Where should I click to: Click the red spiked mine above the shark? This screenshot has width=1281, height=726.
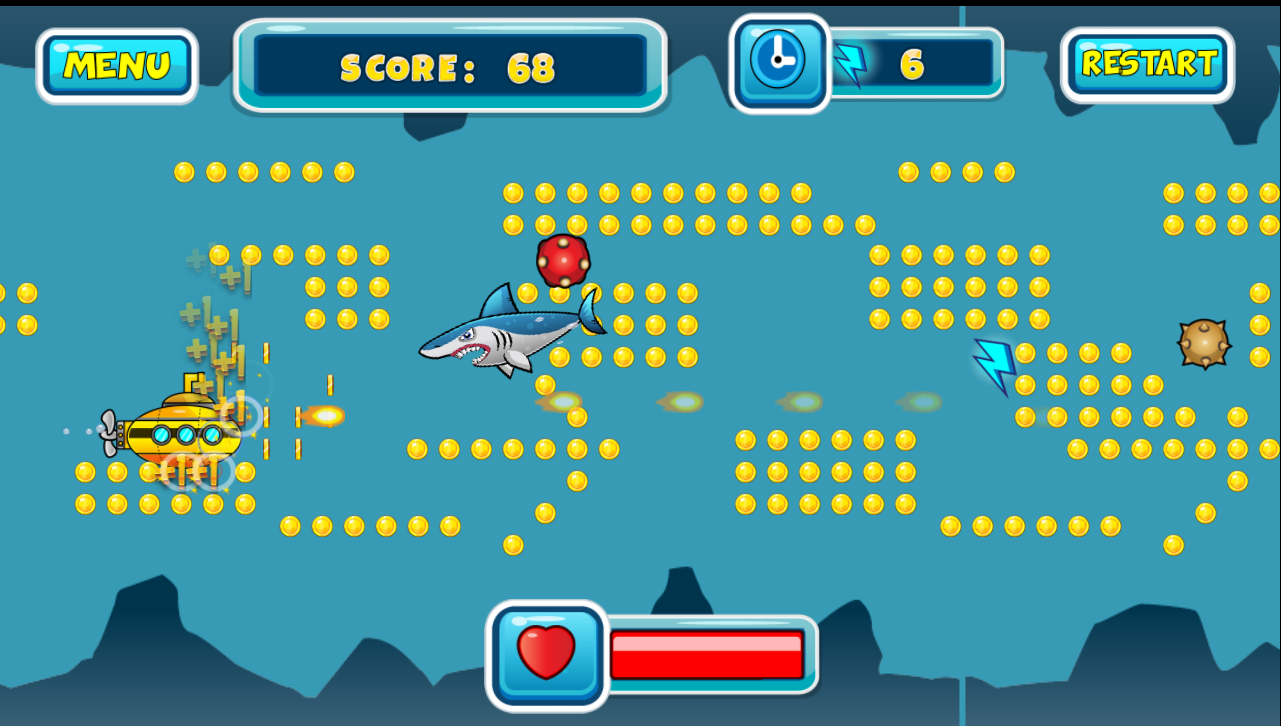click(x=563, y=262)
